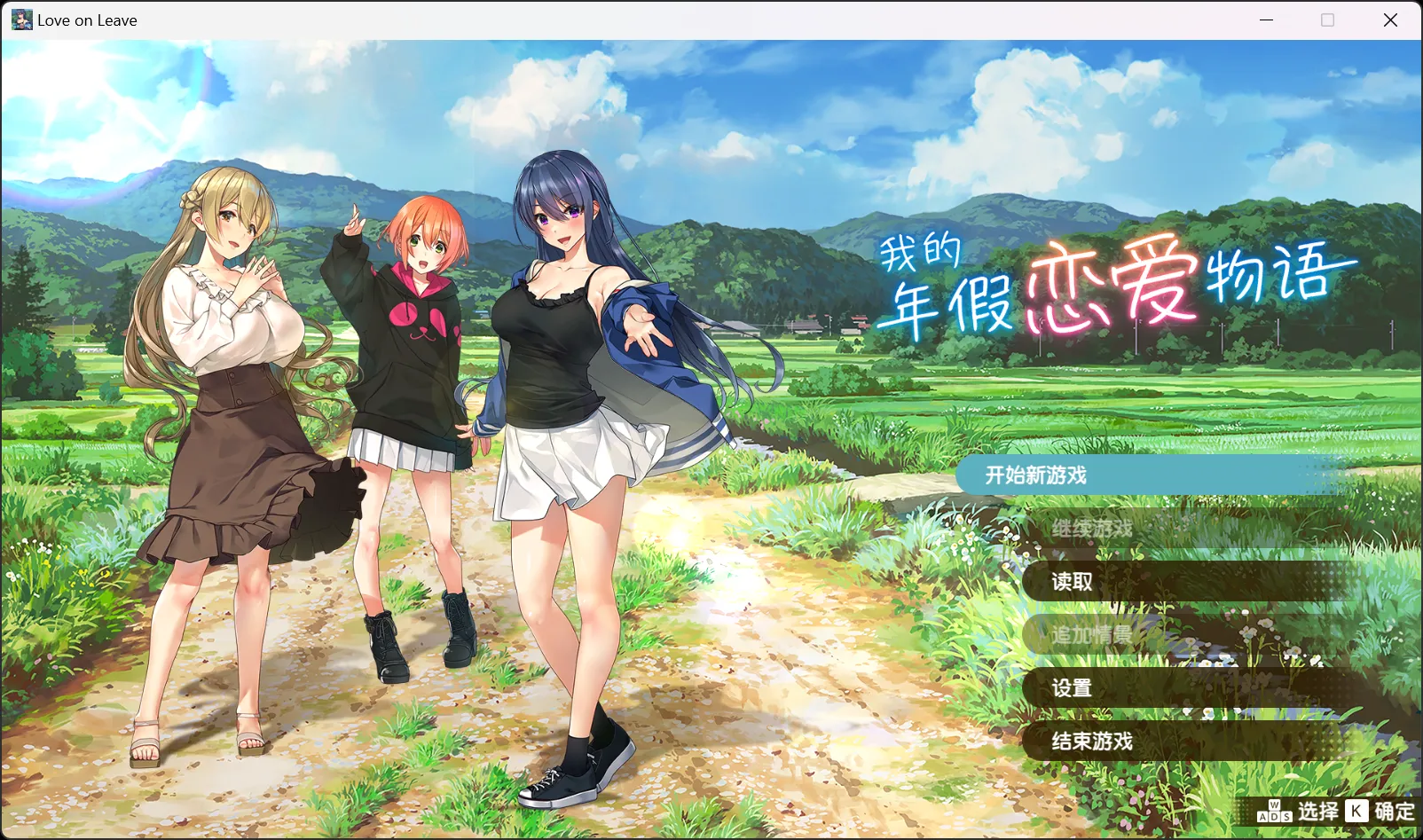This screenshot has width=1423, height=840.
Task: Choose the dimmed 追加情景 option
Action: click(1092, 635)
